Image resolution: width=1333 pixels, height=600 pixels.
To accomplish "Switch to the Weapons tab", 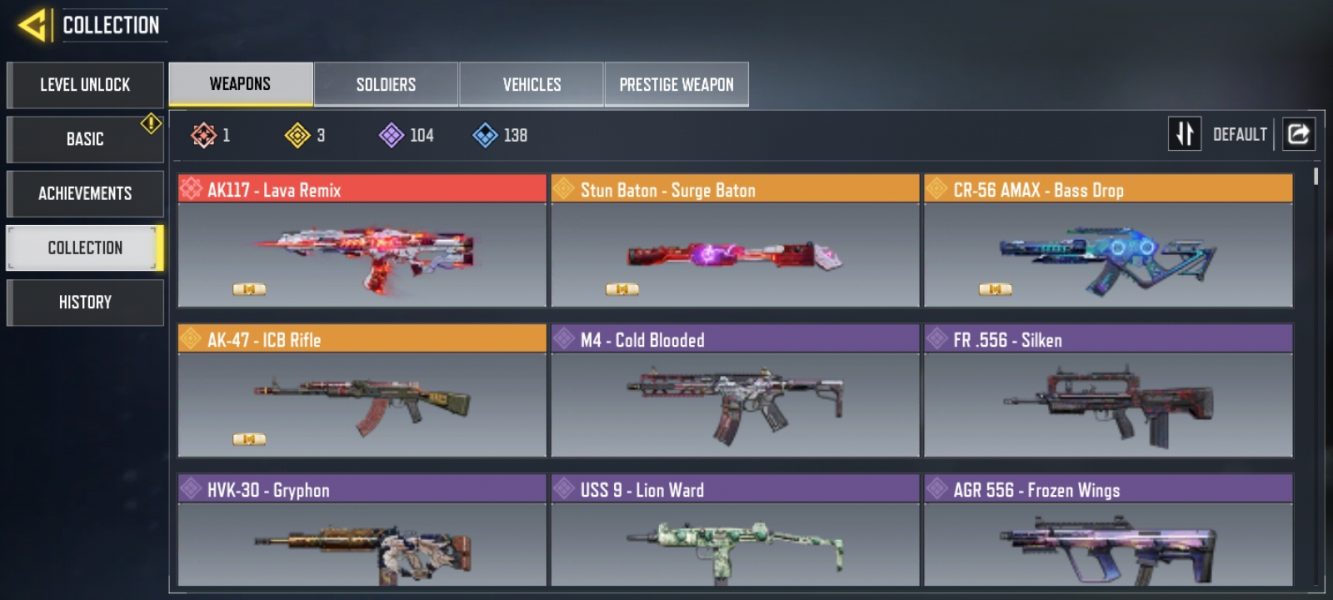I will point(240,84).
